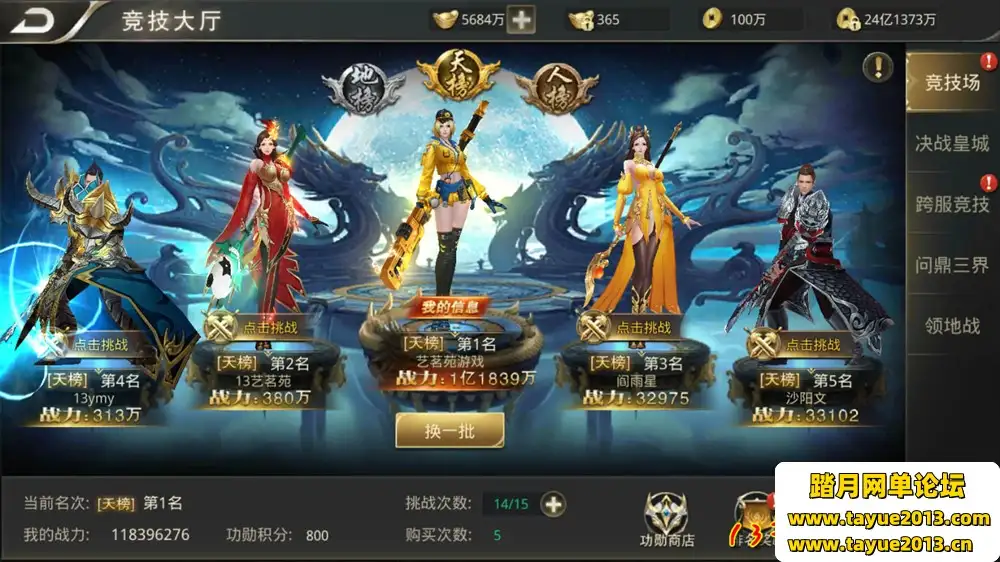Challenge rank 3 player 闾雨星
This screenshot has height=562, width=1000.
click(x=628, y=327)
